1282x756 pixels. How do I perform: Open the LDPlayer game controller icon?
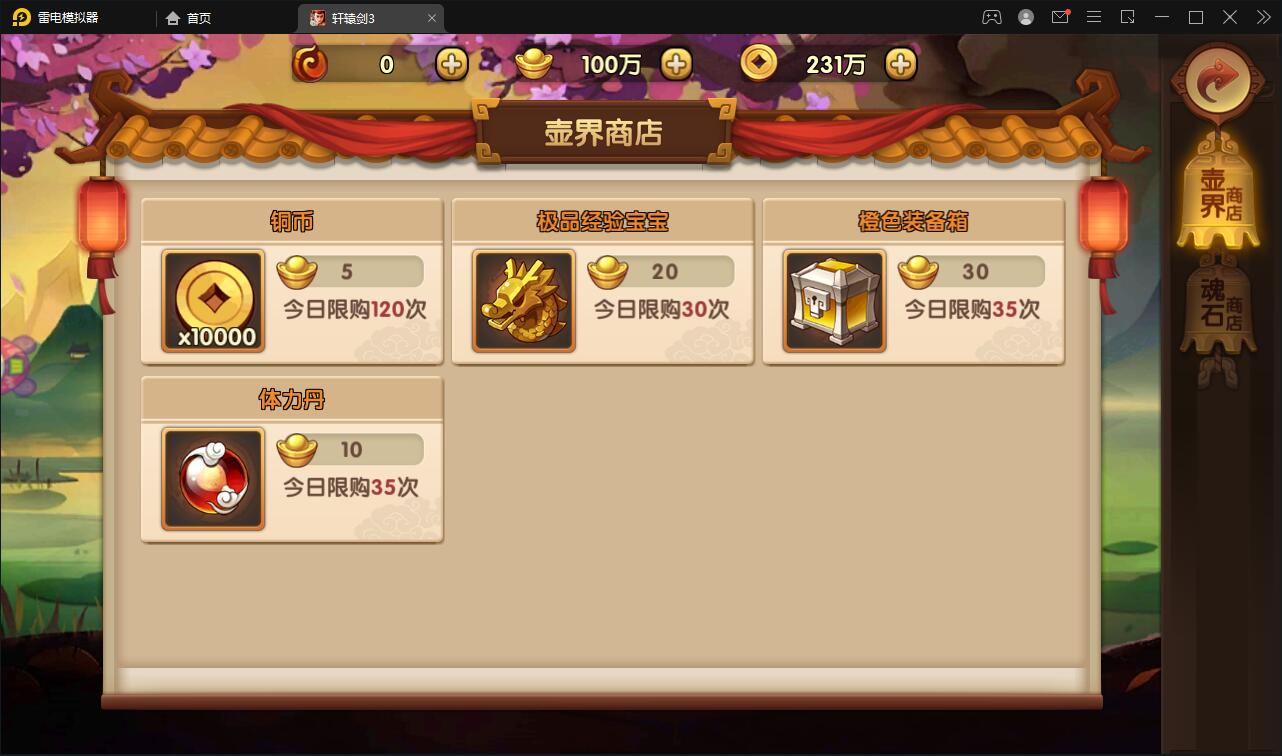pyautogui.click(x=993, y=17)
